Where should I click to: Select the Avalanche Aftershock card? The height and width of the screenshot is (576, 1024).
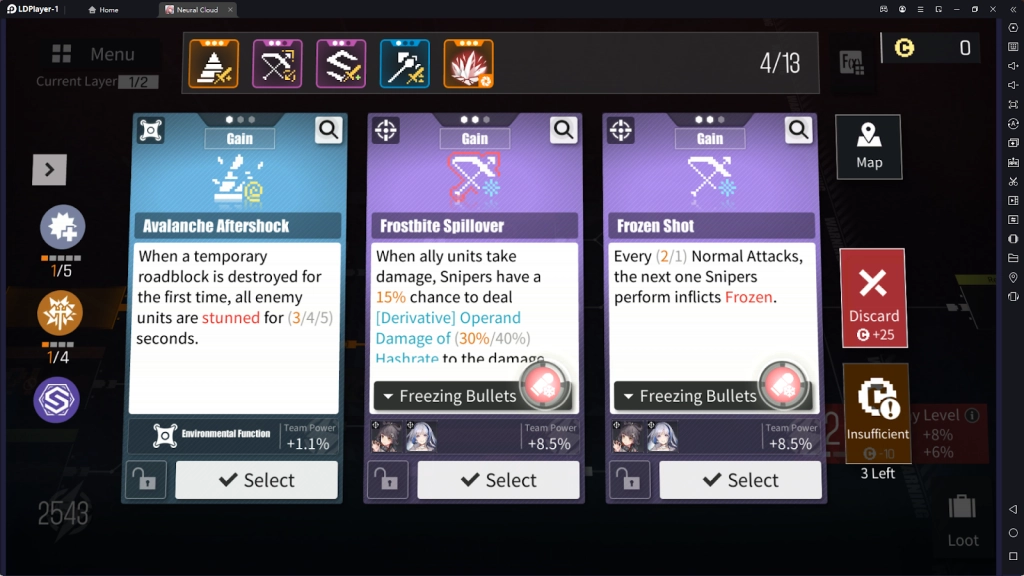256,480
